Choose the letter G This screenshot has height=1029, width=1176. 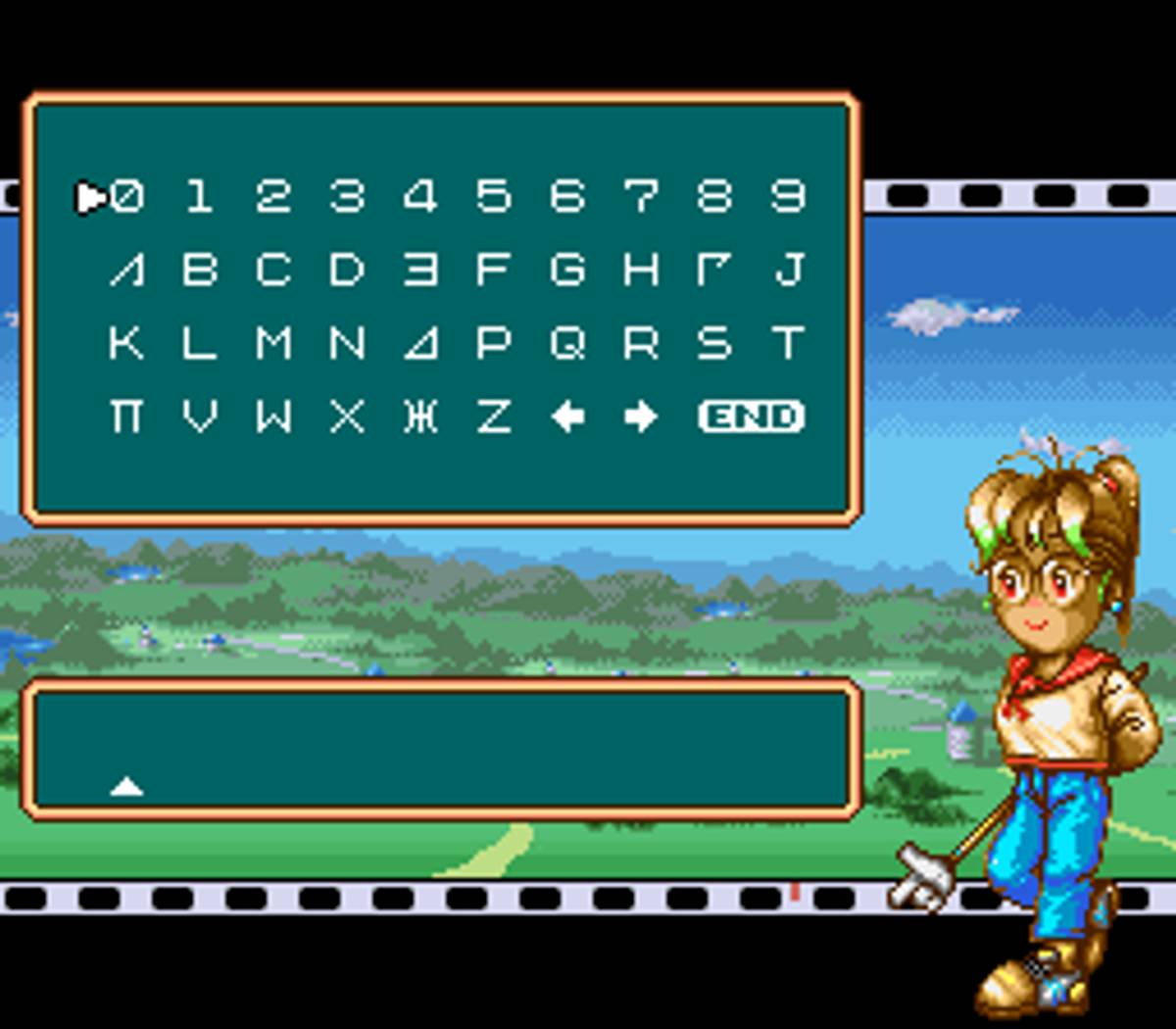pos(567,269)
